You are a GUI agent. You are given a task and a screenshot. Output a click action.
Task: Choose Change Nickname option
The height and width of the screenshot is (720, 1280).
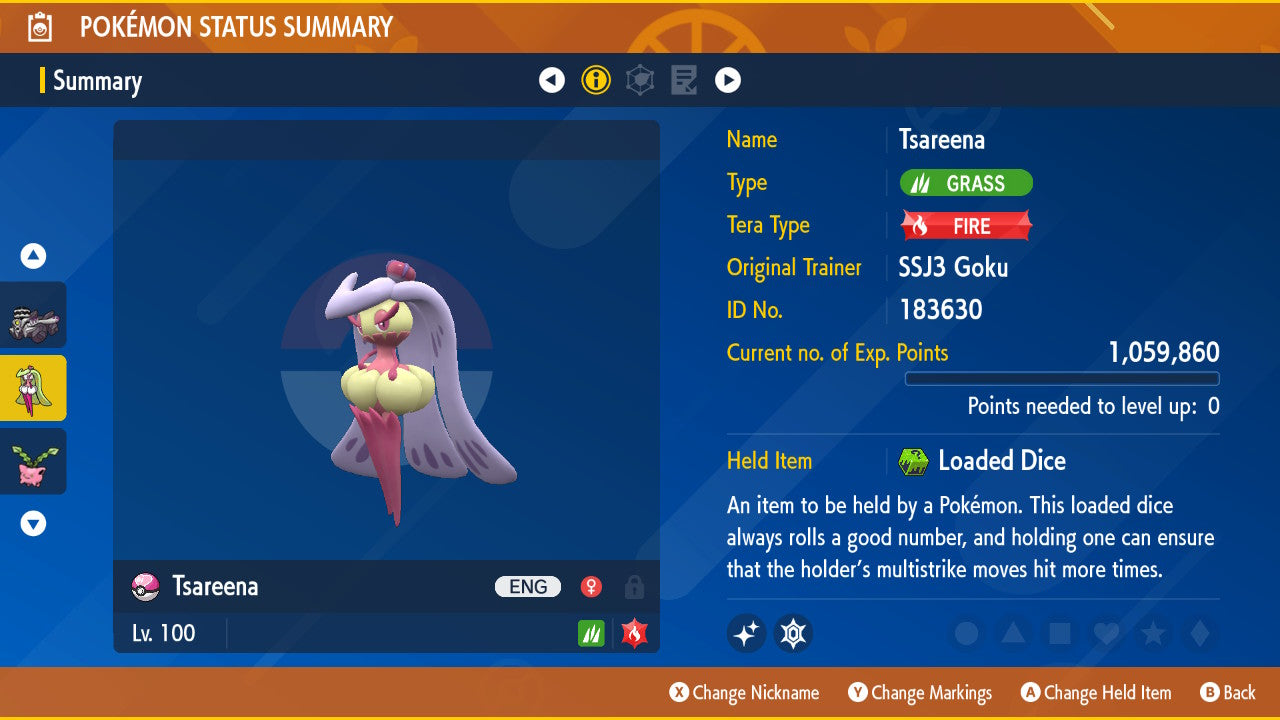744,693
